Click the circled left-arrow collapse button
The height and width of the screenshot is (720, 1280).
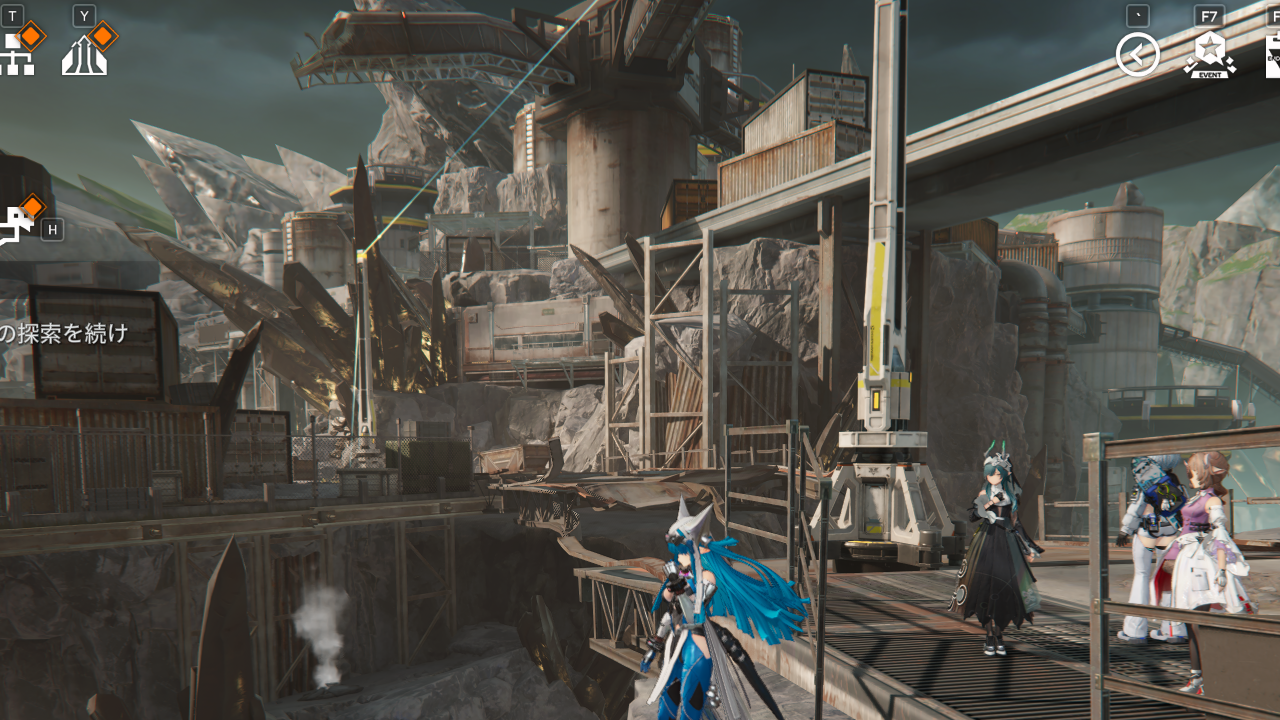1138,55
